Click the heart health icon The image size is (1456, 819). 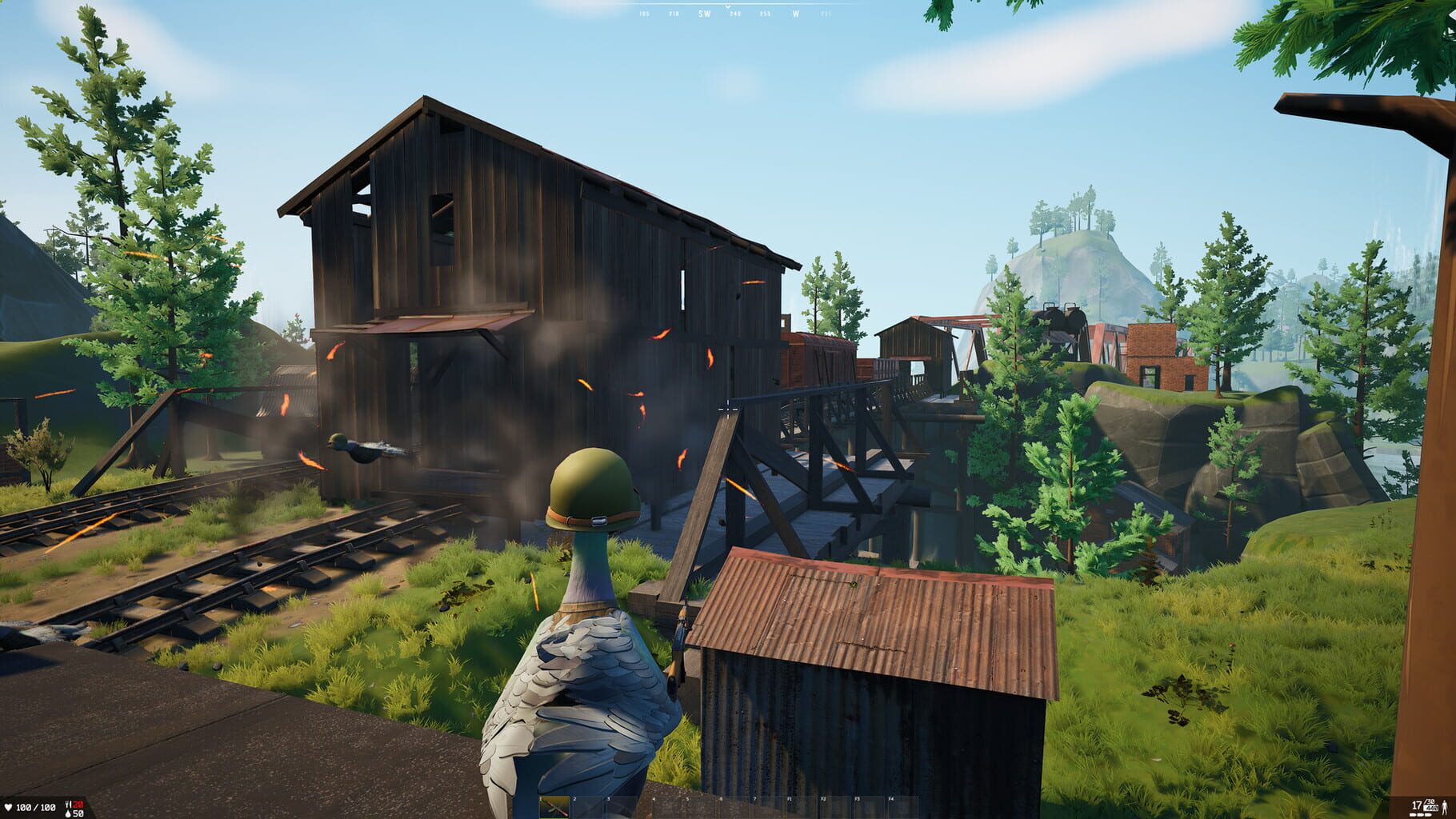(x=9, y=807)
